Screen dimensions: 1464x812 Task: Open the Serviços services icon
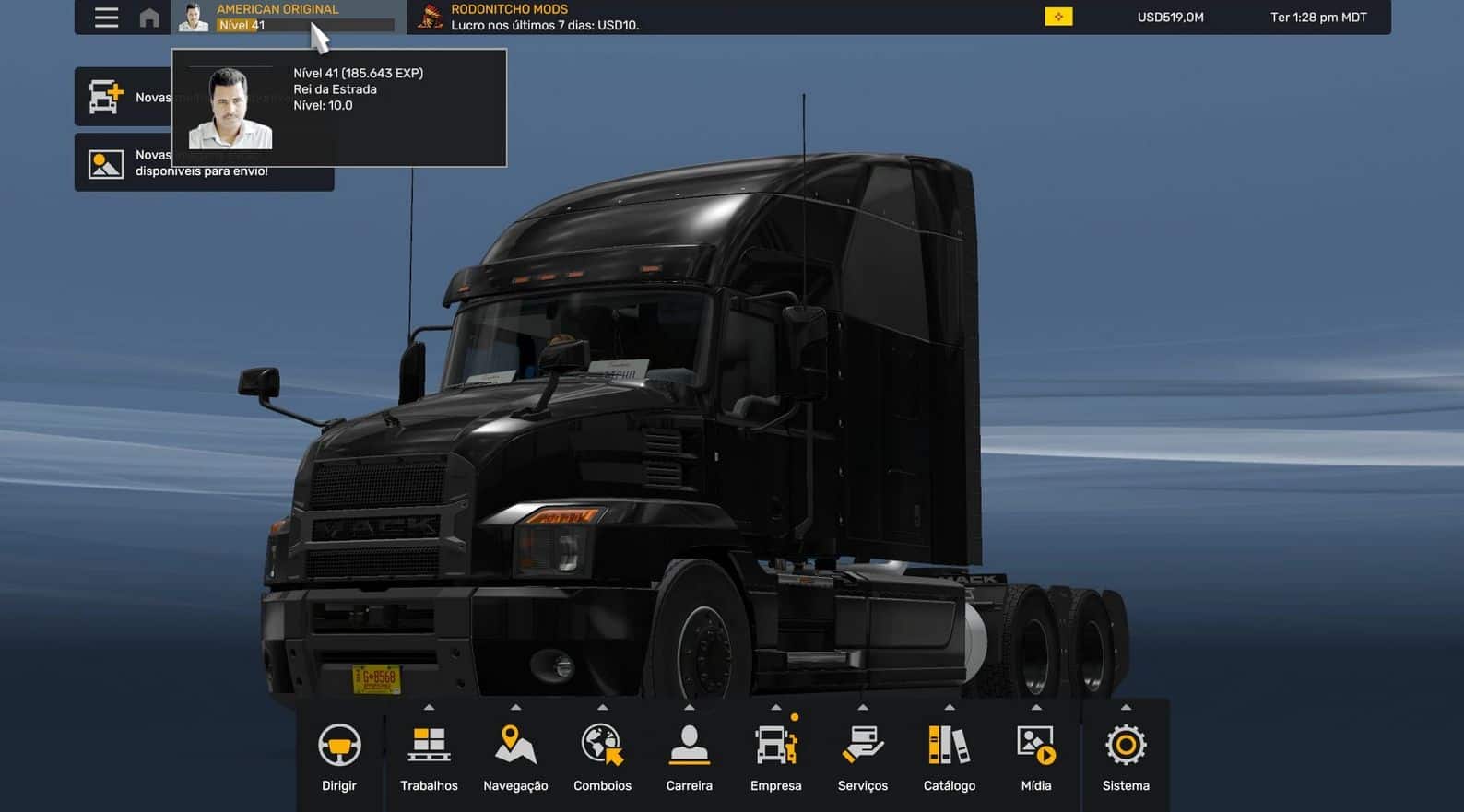coord(862,743)
